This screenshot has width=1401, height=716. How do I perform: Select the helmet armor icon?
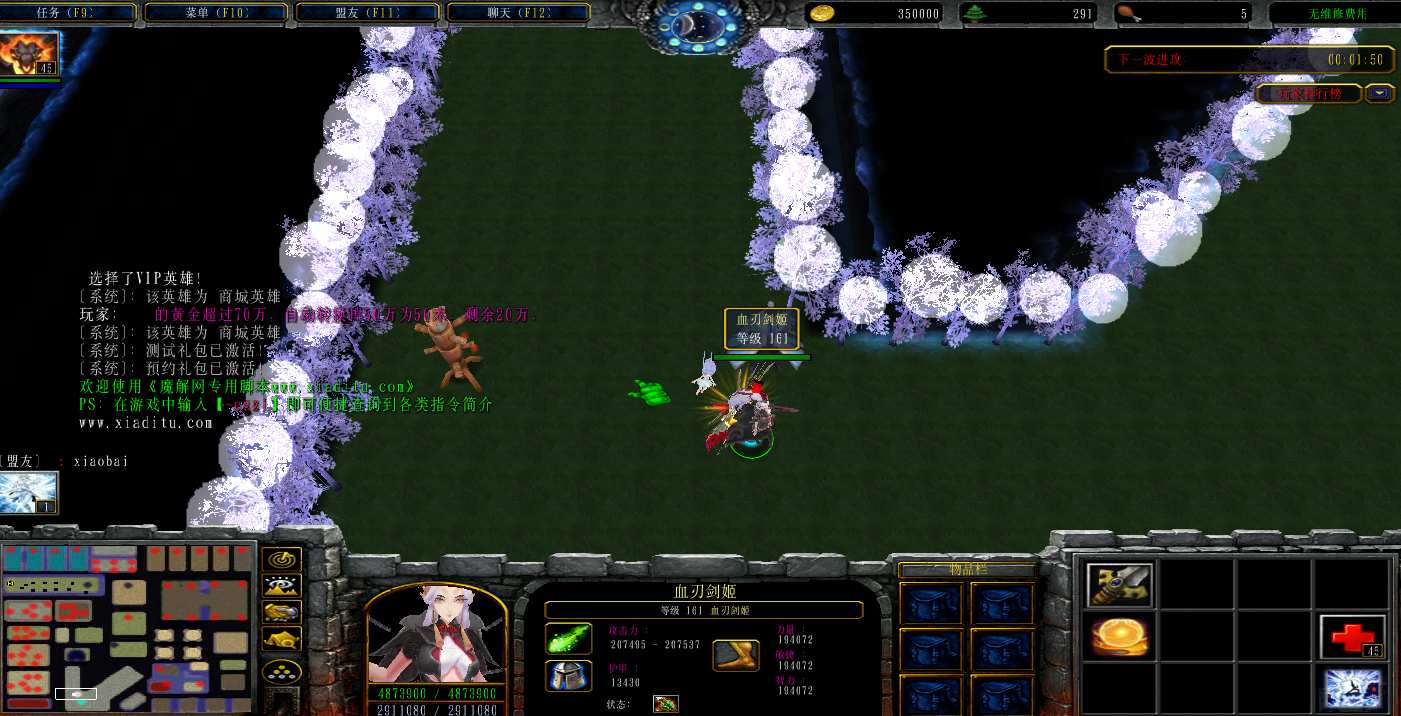click(568, 676)
